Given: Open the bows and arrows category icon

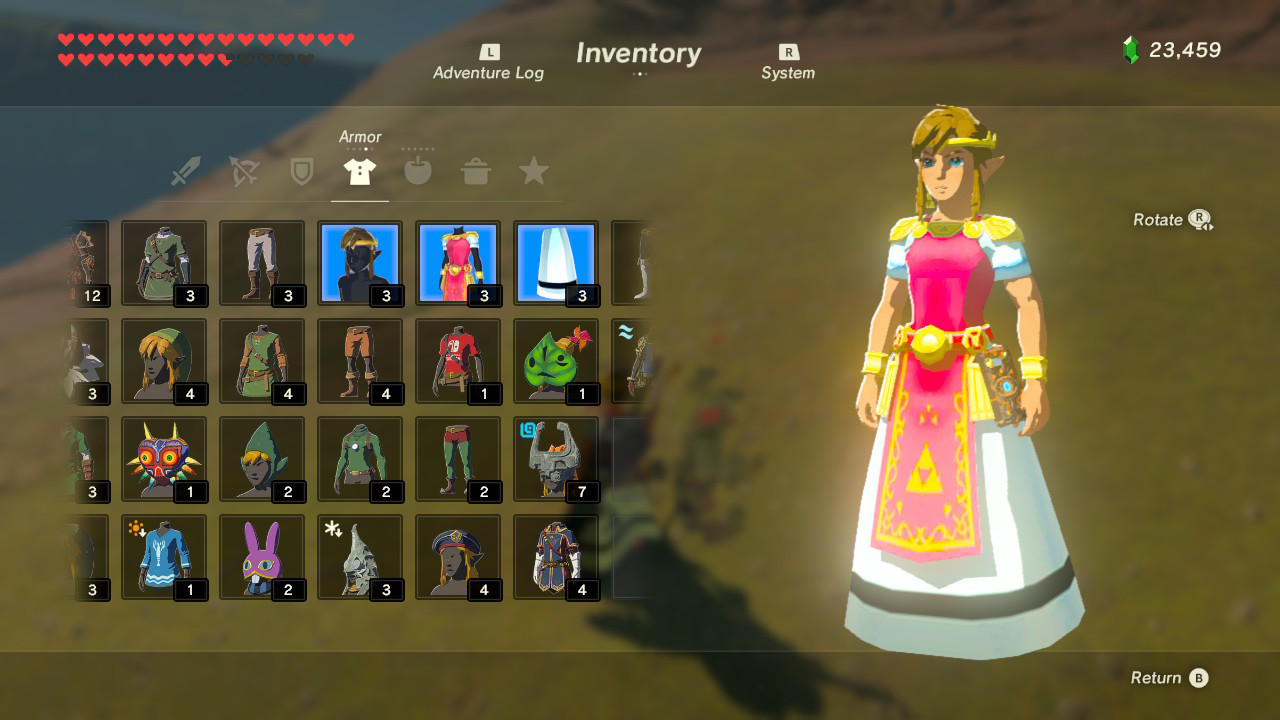Looking at the screenshot, I should [243, 170].
